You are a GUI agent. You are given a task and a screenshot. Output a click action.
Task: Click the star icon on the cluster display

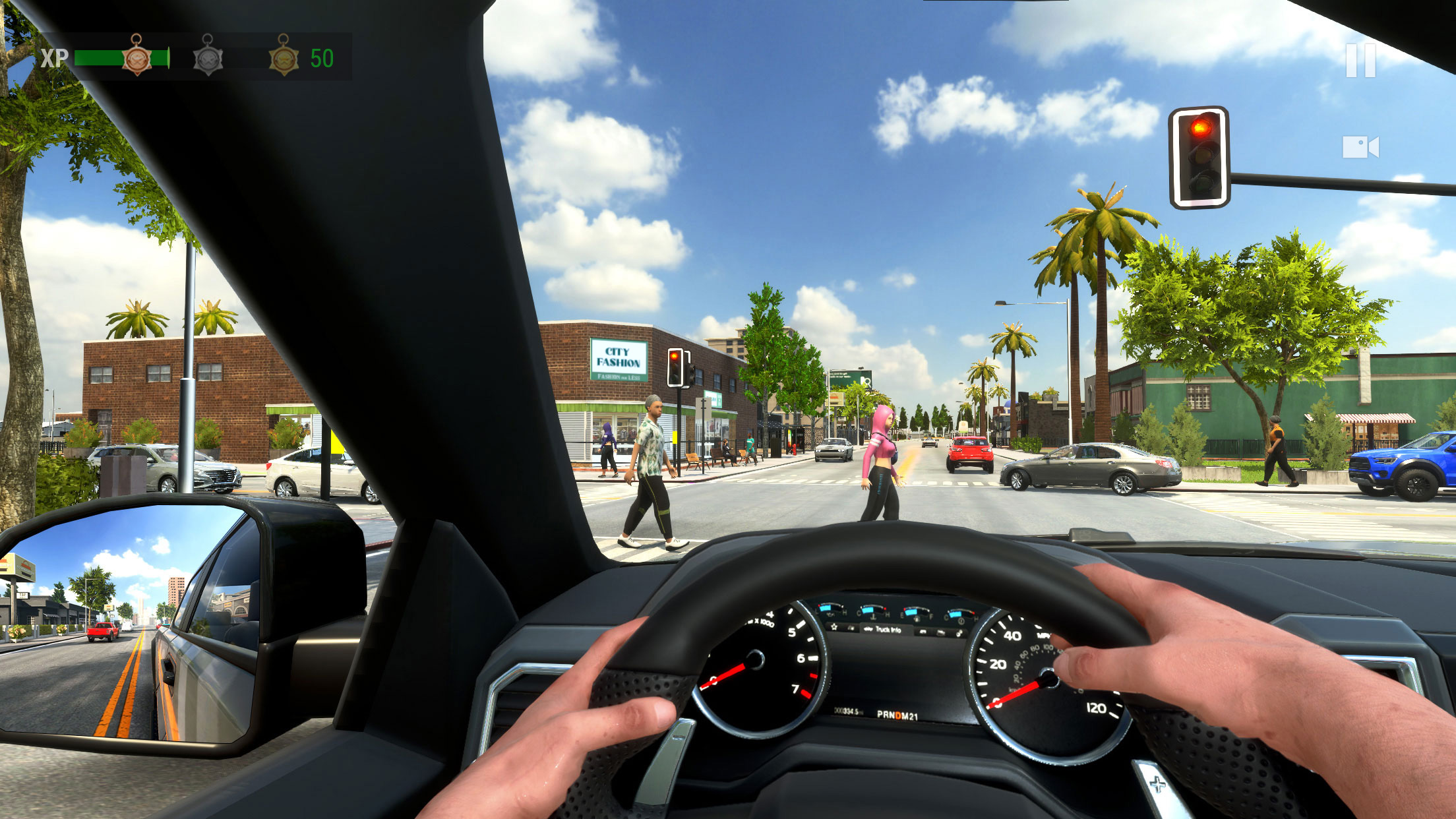834,627
